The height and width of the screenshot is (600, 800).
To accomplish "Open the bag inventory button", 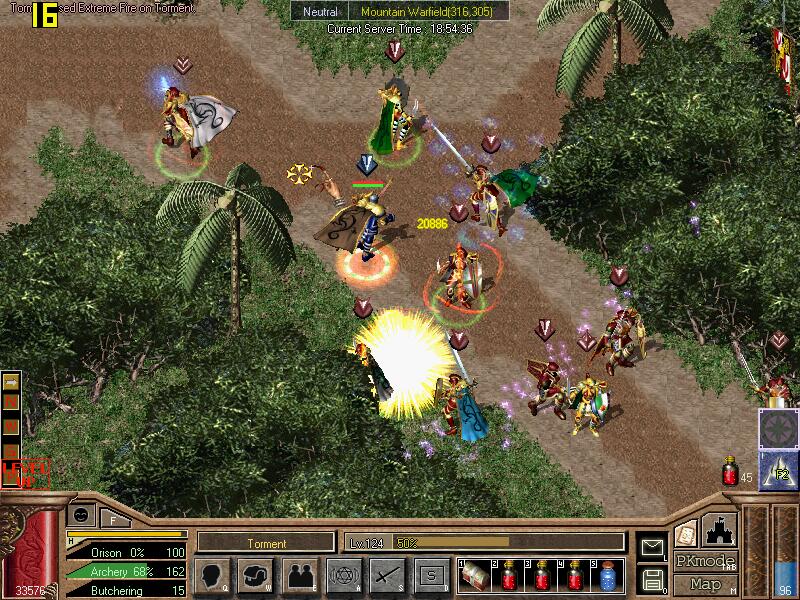I will coord(255,576).
